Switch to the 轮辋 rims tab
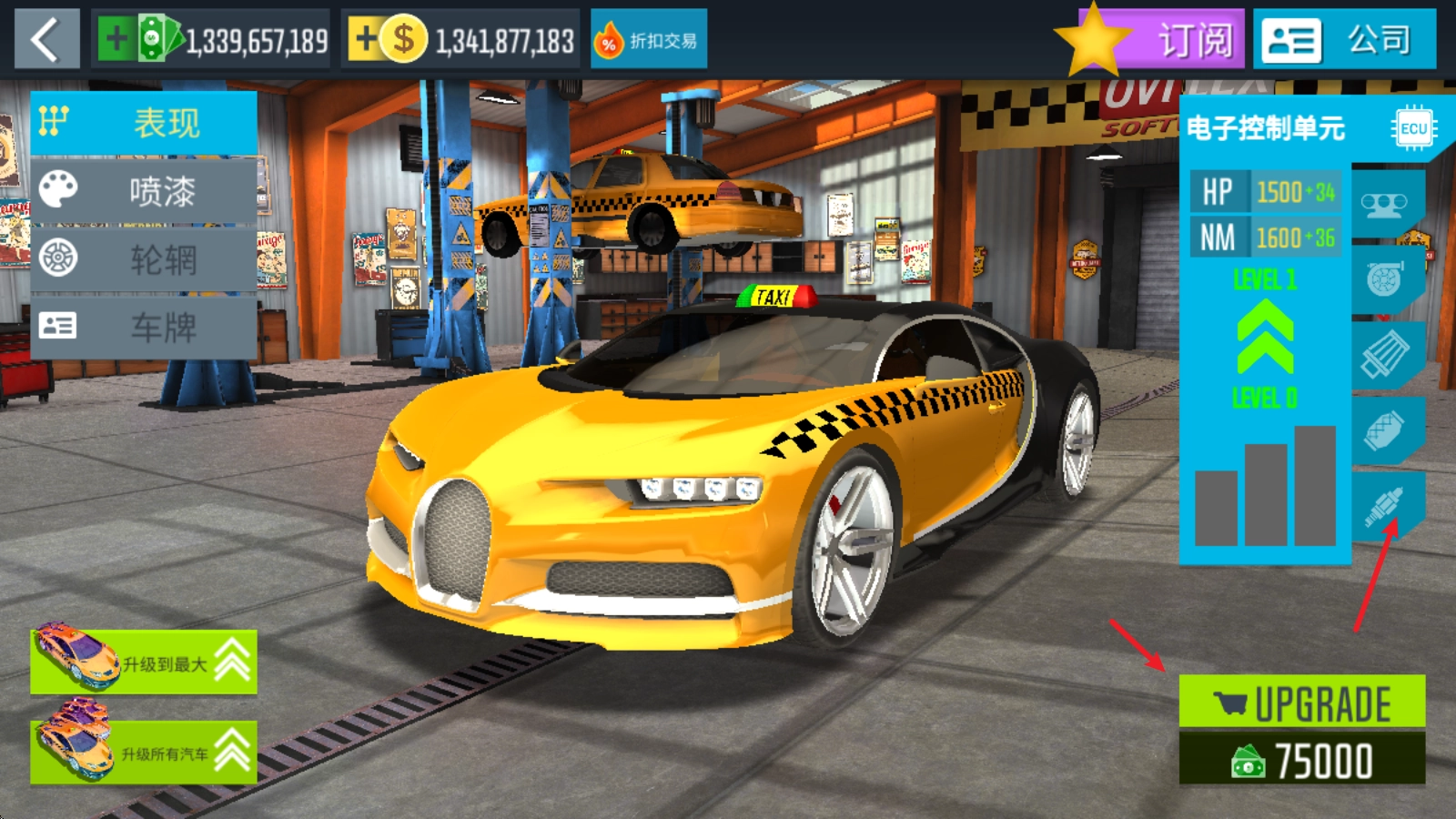 tap(144, 259)
